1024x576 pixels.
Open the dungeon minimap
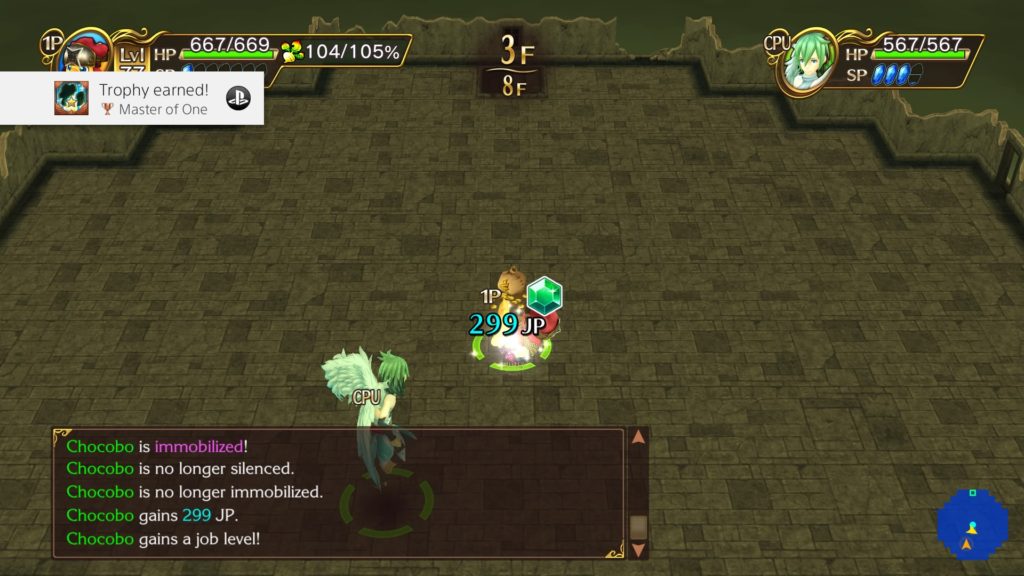tap(966, 526)
